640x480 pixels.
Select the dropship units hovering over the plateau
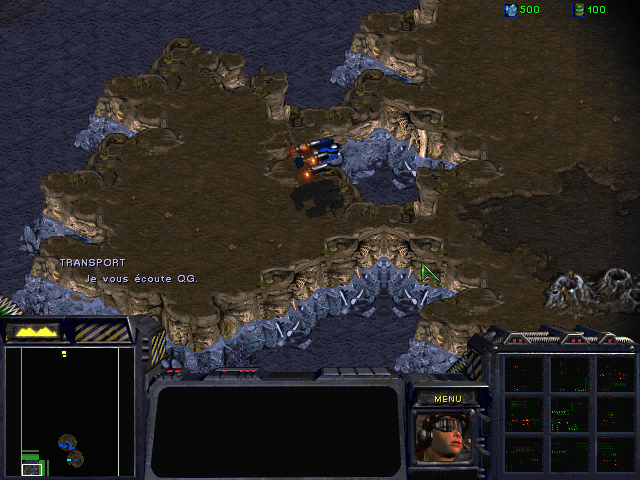tap(320, 156)
